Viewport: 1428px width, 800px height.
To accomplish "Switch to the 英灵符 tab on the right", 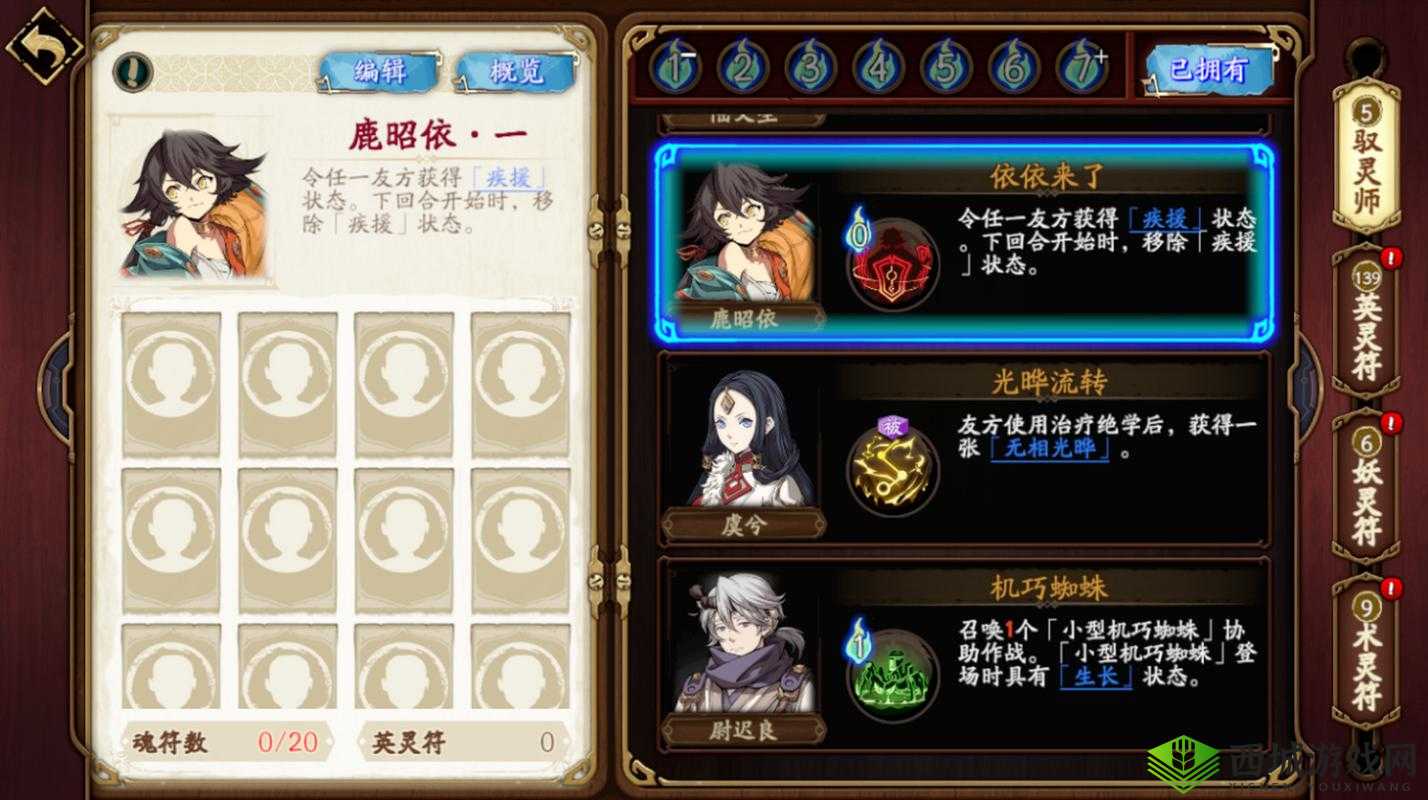I will coord(1366,330).
